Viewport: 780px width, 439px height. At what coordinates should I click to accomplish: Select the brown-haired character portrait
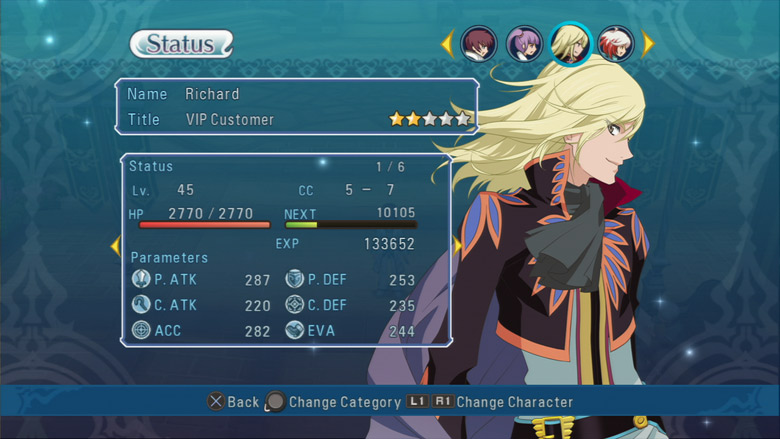(479, 44)
